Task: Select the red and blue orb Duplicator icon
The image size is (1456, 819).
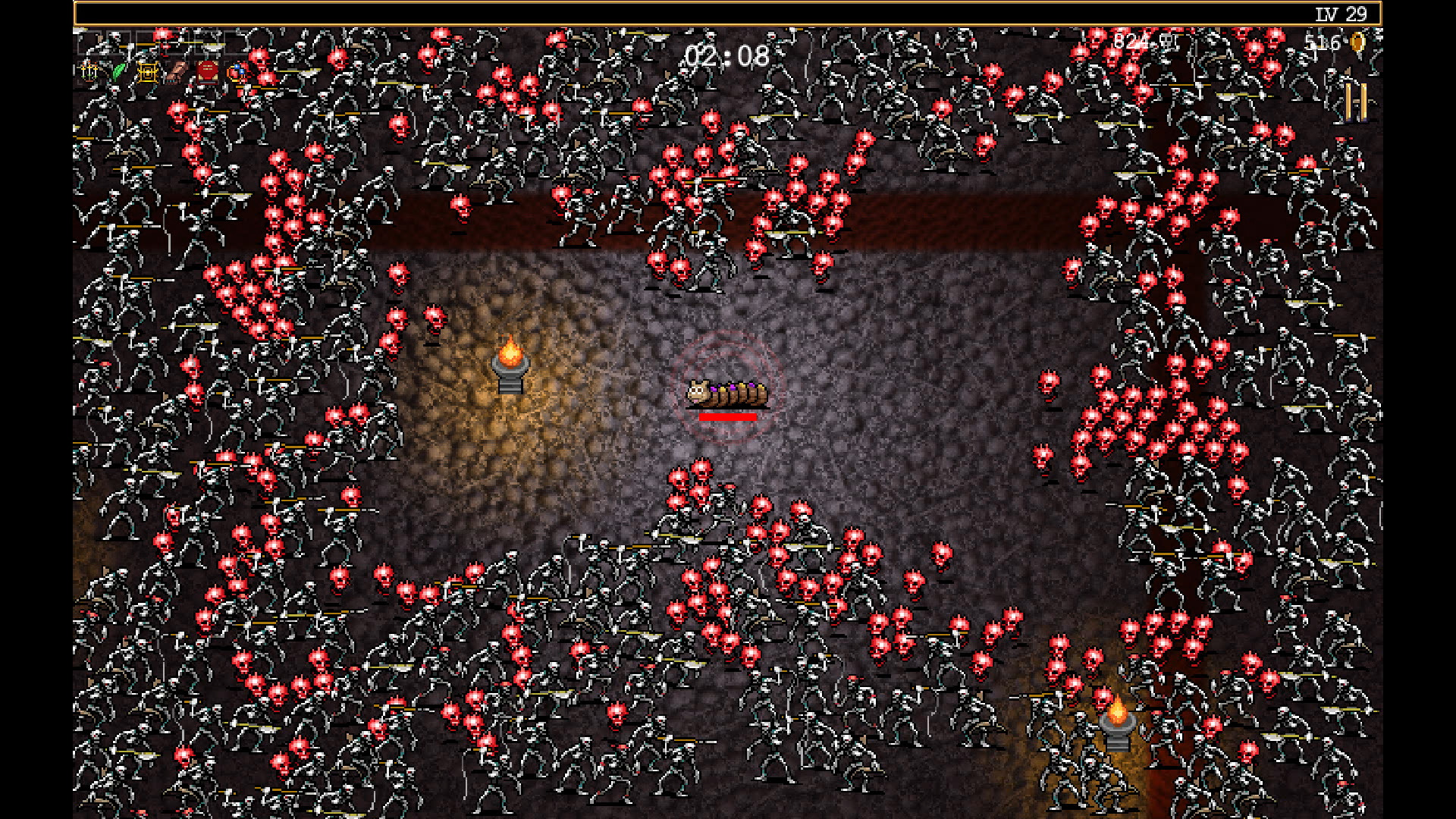Action: click(237, 71)
